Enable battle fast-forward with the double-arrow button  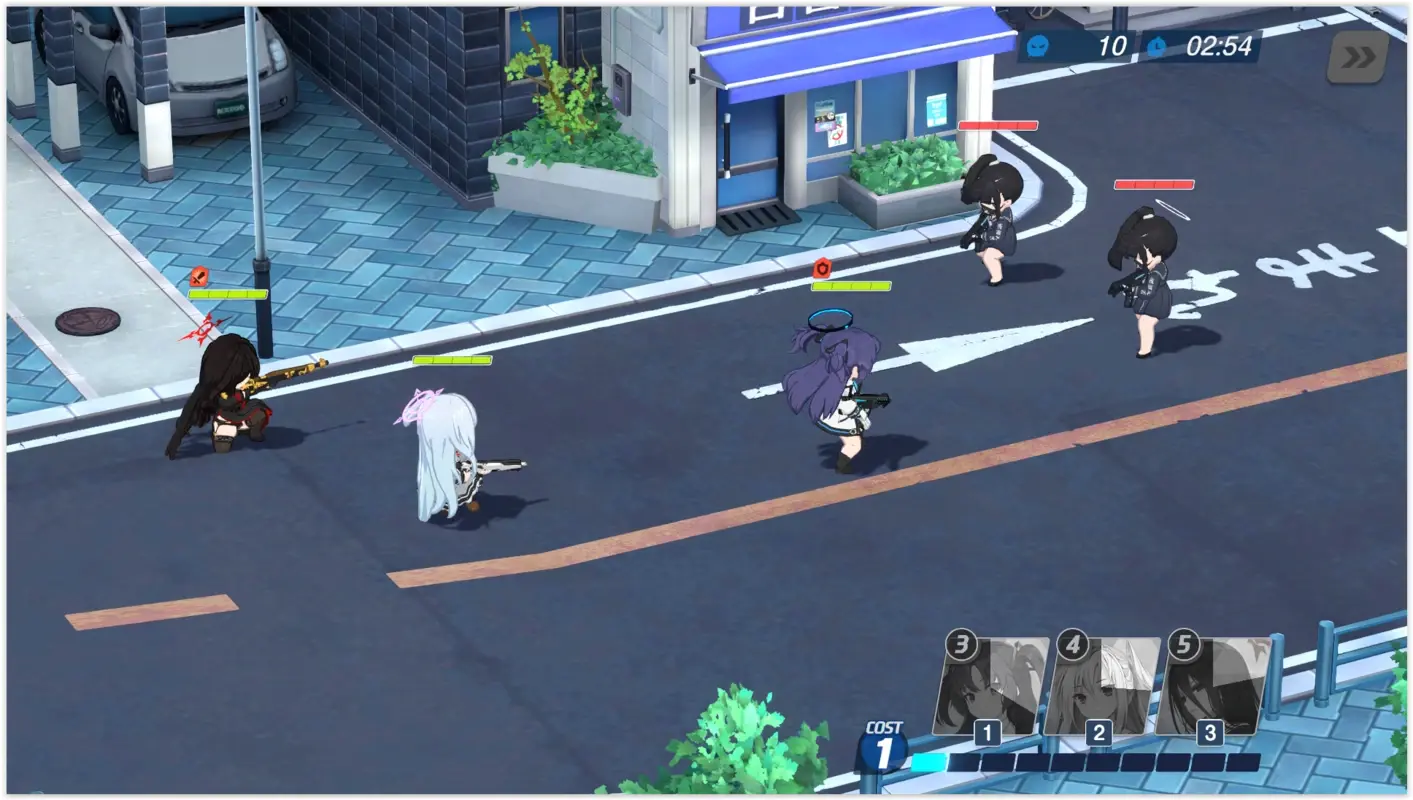1360,57
